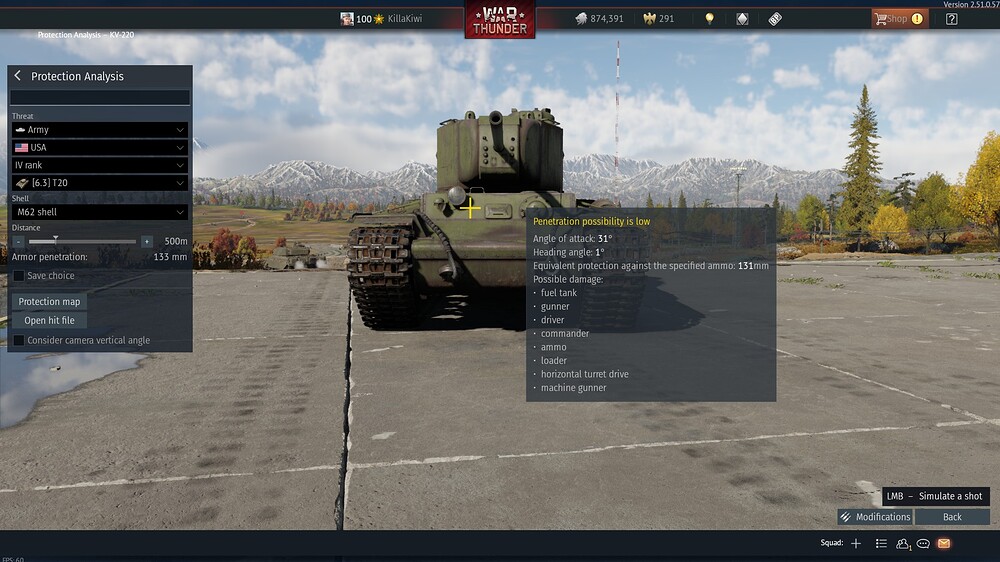Click the Back button
The height and width of the screenshot is (562, 1000).
click(x=952, y=517)
